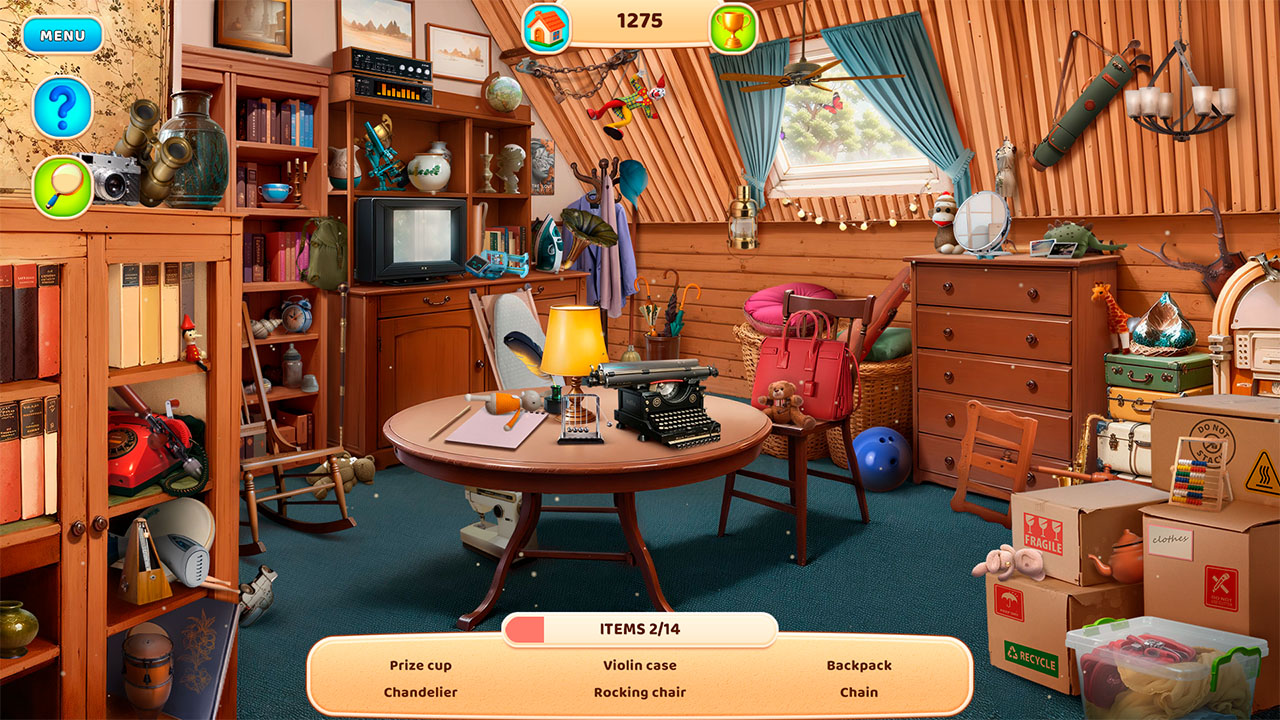Click the red telephone on the bookshelf
The width and height of the screenshot is (1280, 720).
140,450
